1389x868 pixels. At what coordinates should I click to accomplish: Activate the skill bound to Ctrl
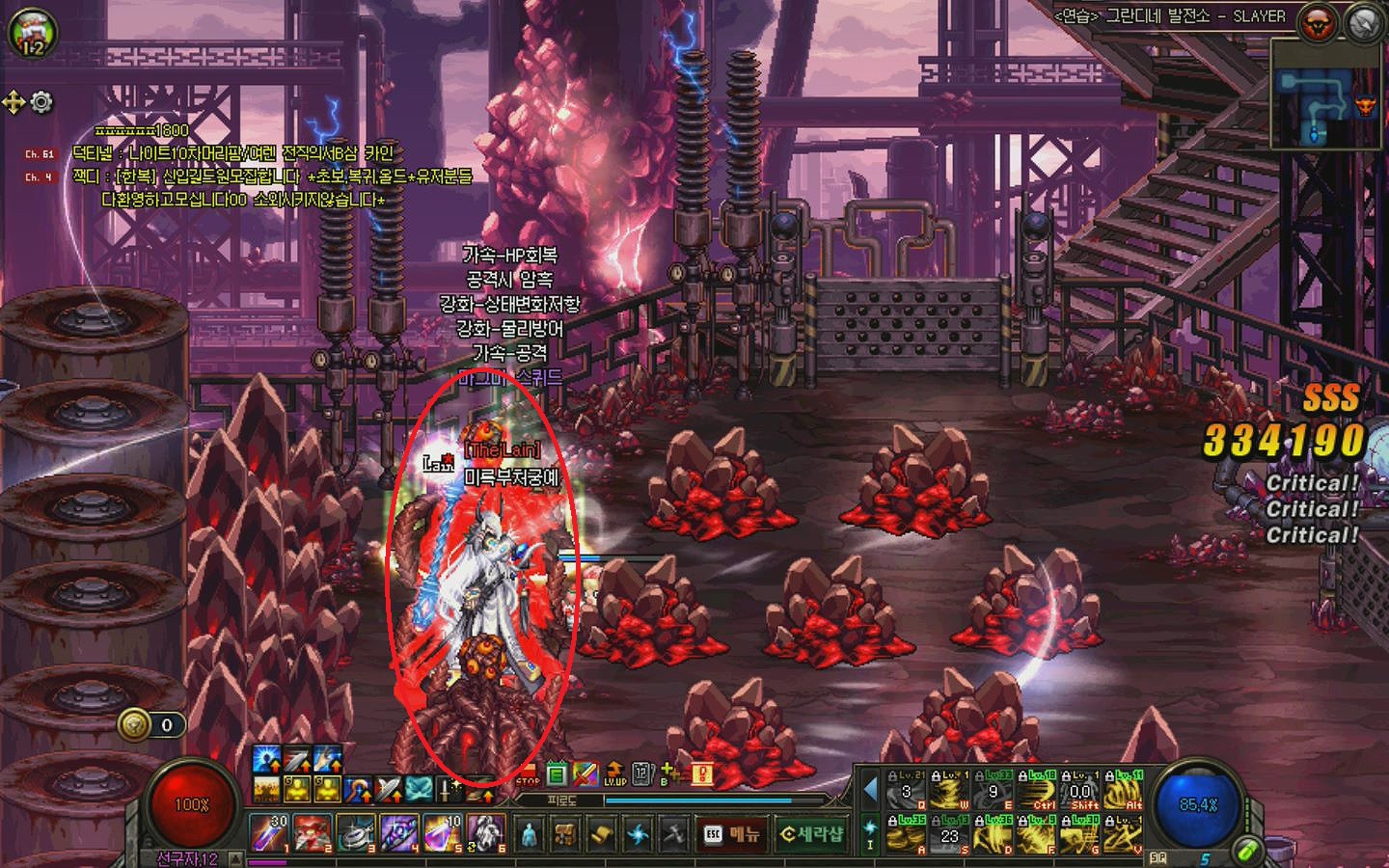pyautogui.click(x=1040, y=792)
